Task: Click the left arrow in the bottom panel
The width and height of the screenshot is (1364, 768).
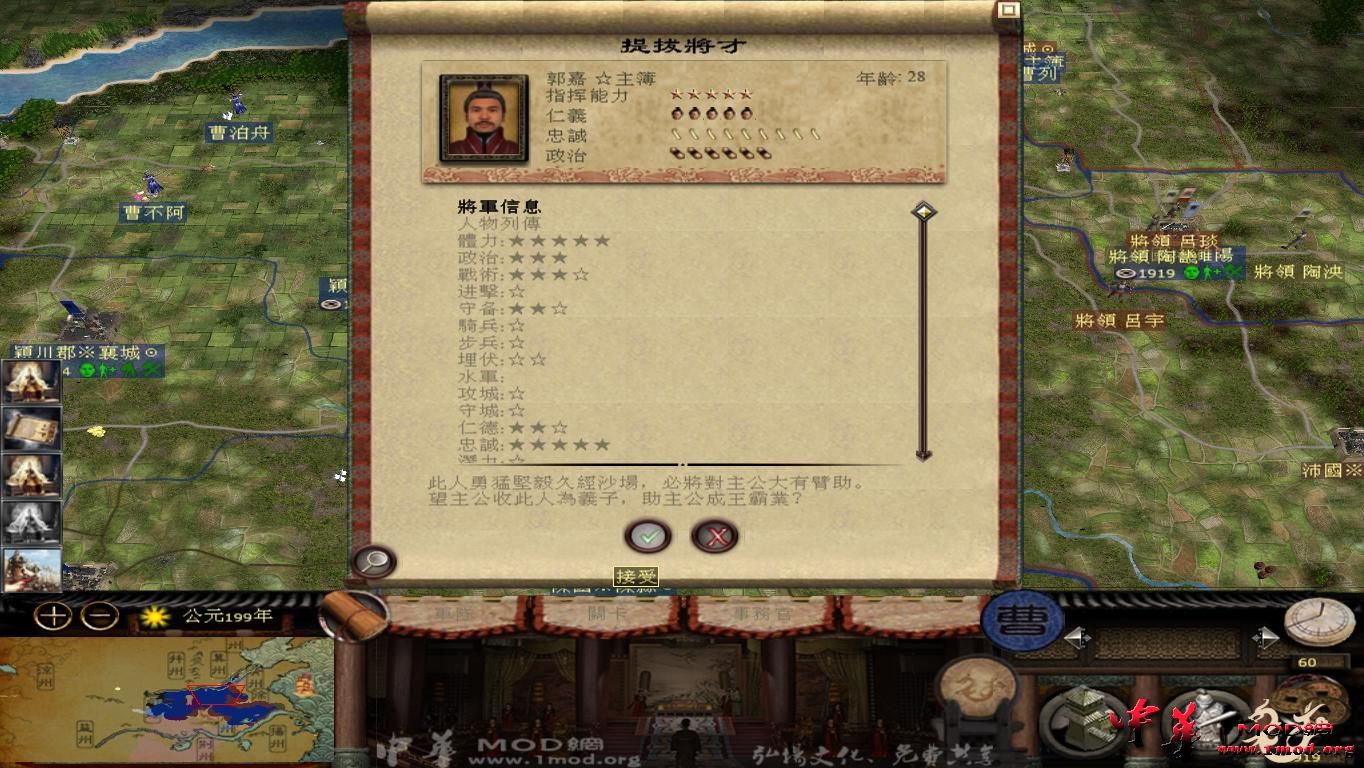Action: 1078,637
